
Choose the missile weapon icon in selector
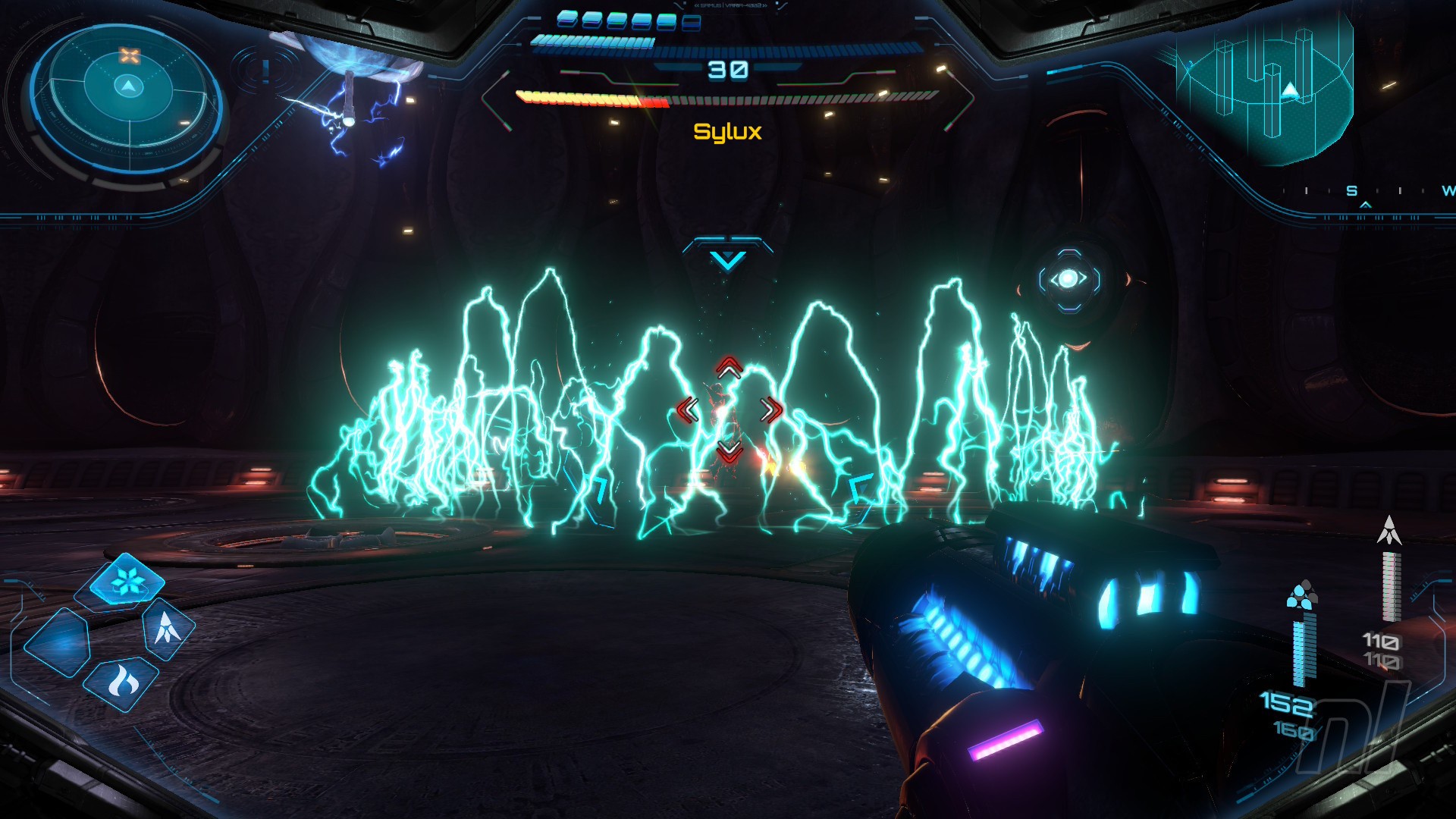click(167, 628)
